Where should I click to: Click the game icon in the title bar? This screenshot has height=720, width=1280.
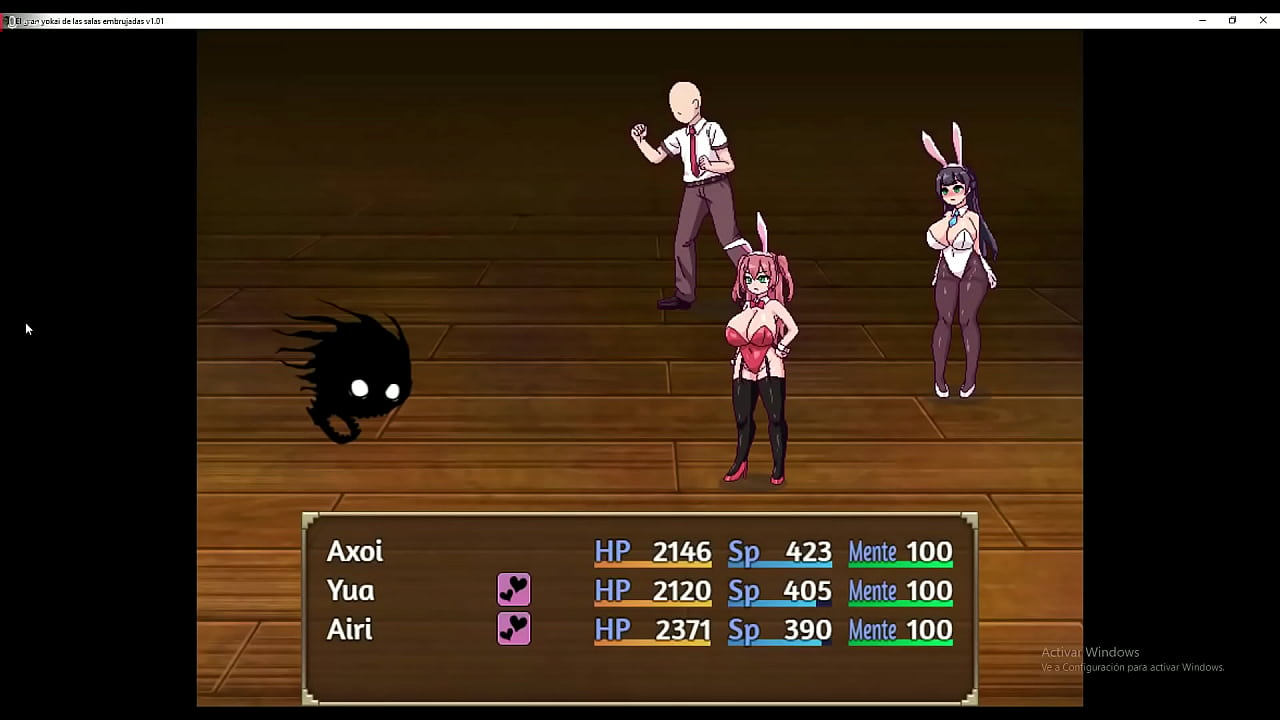click(9, 20)
